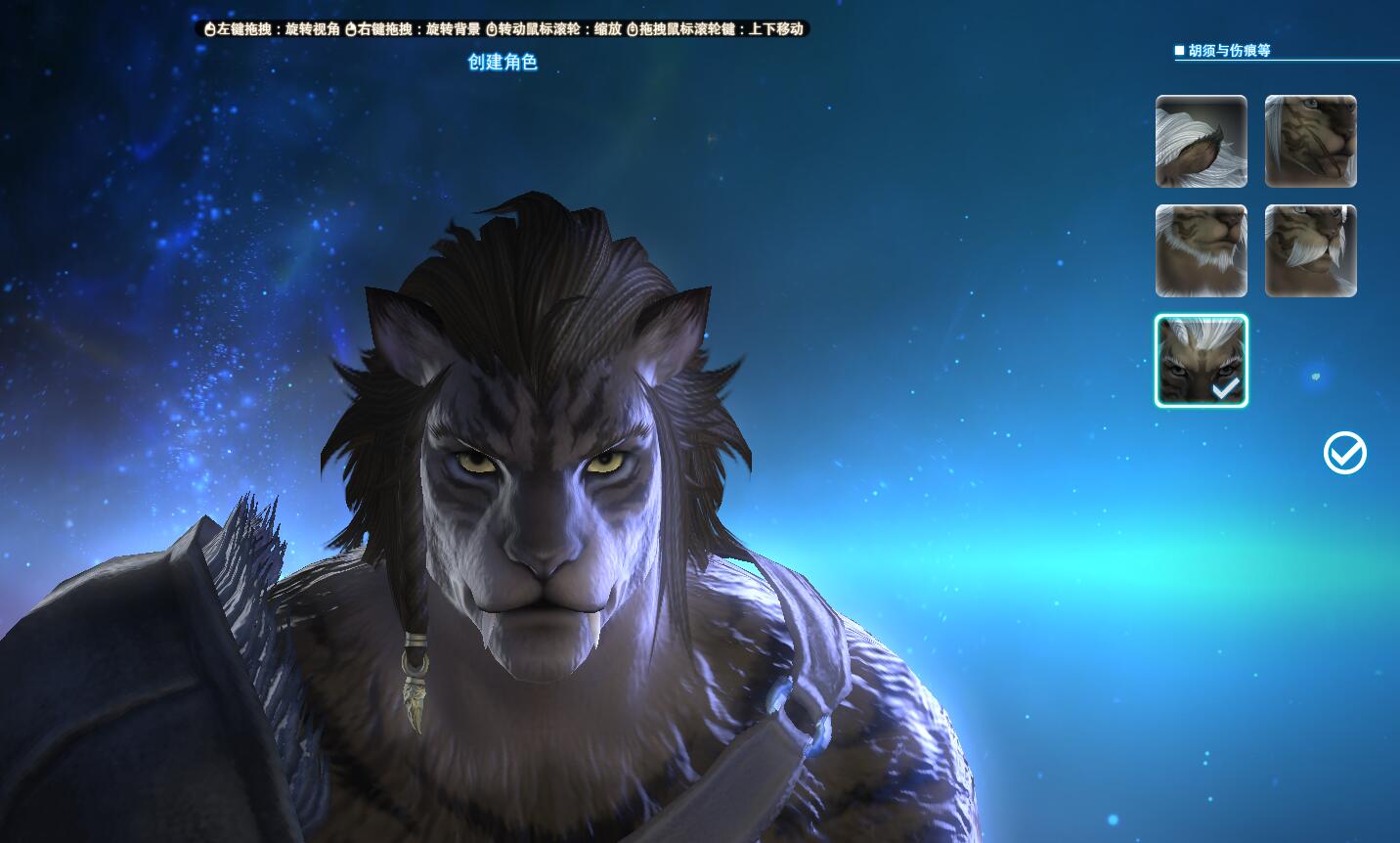Select the beardless ear-view facial option thumbnail
This screenshot has width=1400, height=843.
pyautogui.click(x=1201, y=142)
